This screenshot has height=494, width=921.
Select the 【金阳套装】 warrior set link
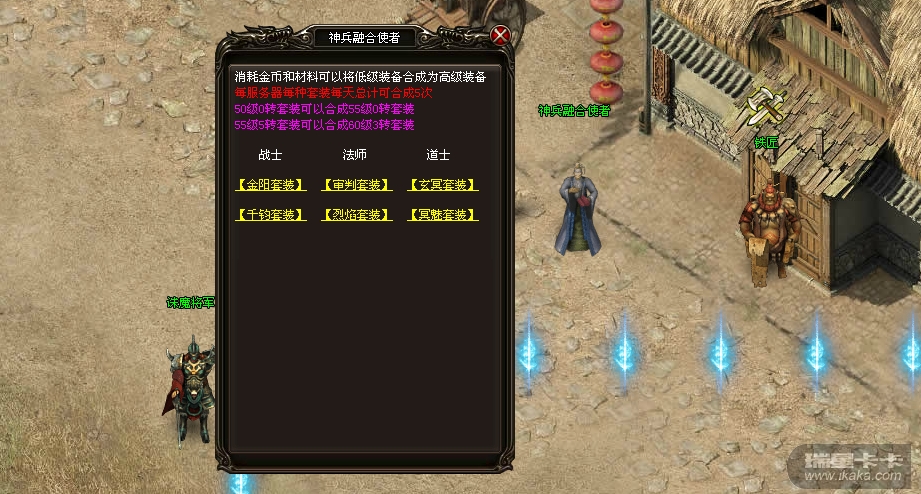pos(270,185)
